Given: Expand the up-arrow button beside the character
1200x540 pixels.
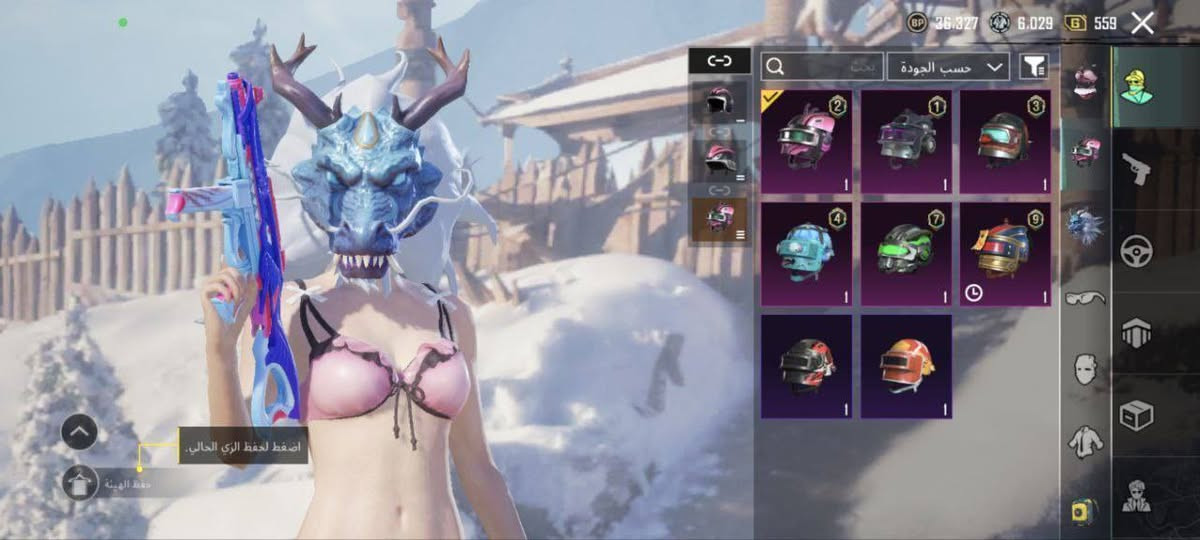Looking at the screenshot, I should 79,432.
